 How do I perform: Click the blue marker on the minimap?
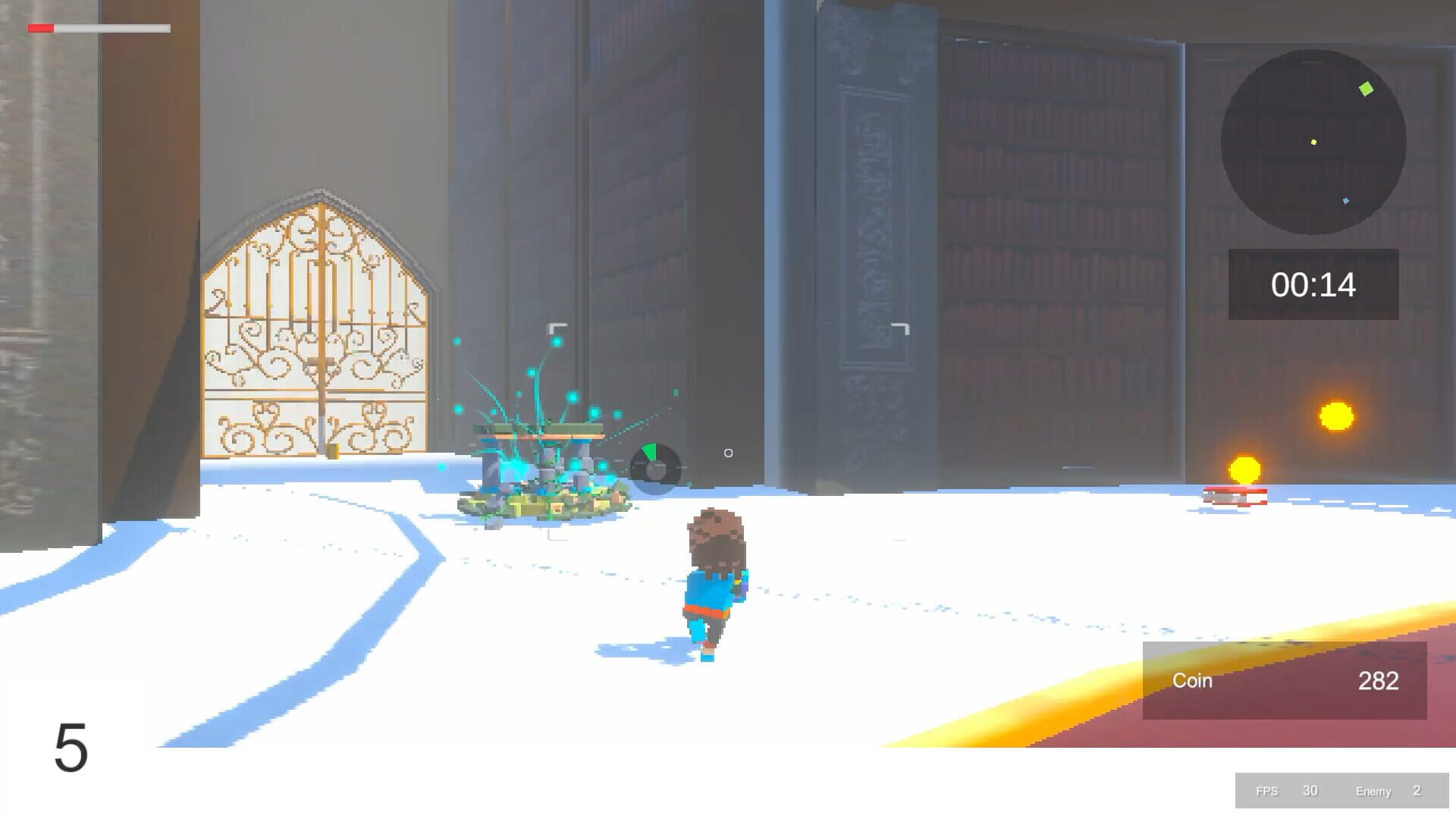(x=1345, y=200)
